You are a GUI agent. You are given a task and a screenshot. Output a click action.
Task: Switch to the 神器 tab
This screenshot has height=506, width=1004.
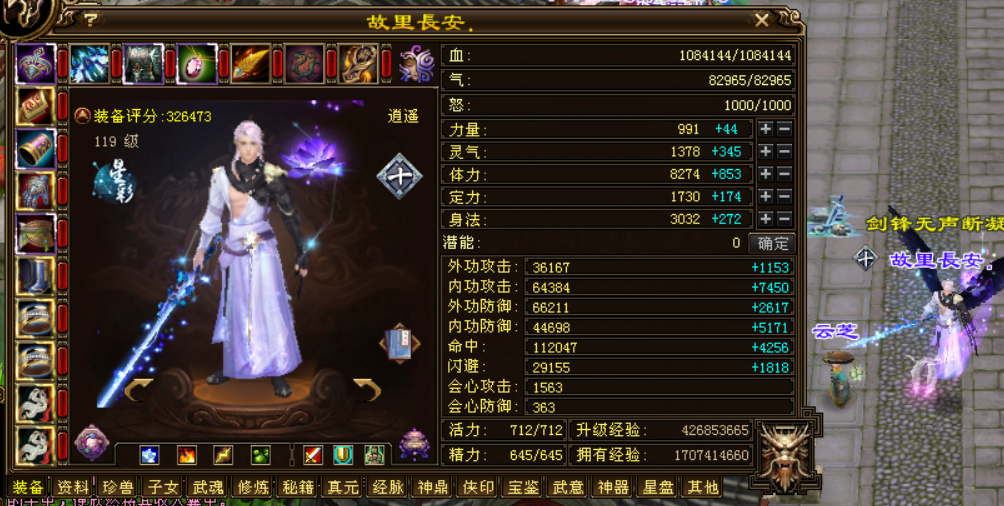click(611, 487)
